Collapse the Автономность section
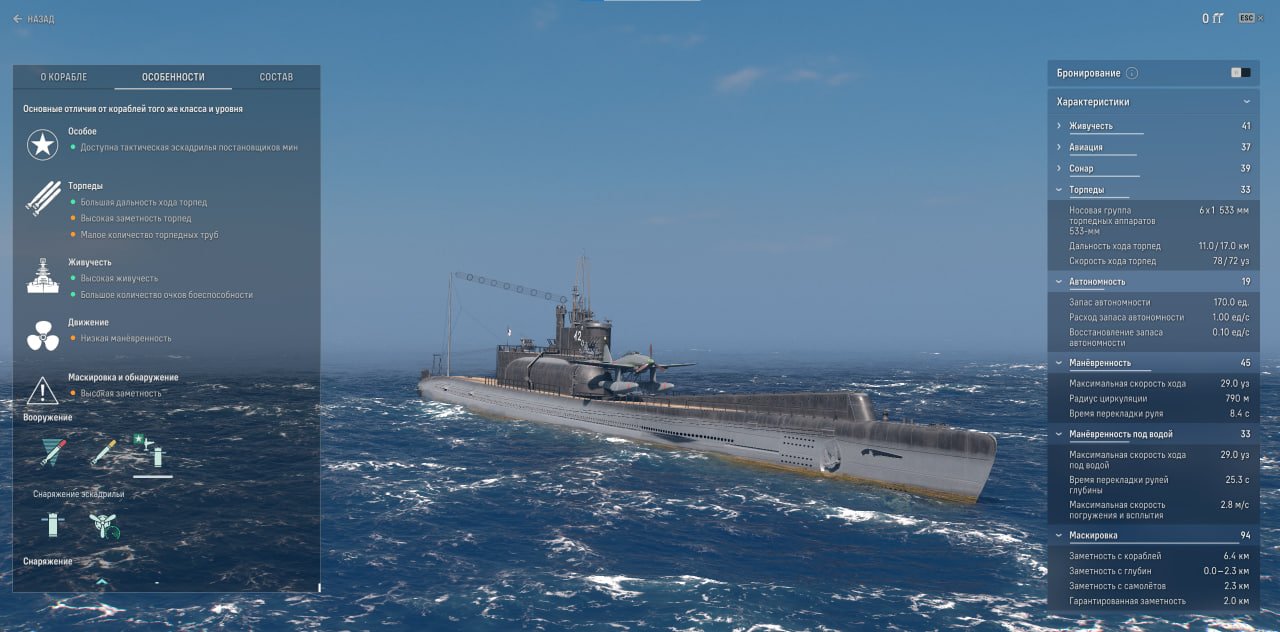 click(1096, 282)
